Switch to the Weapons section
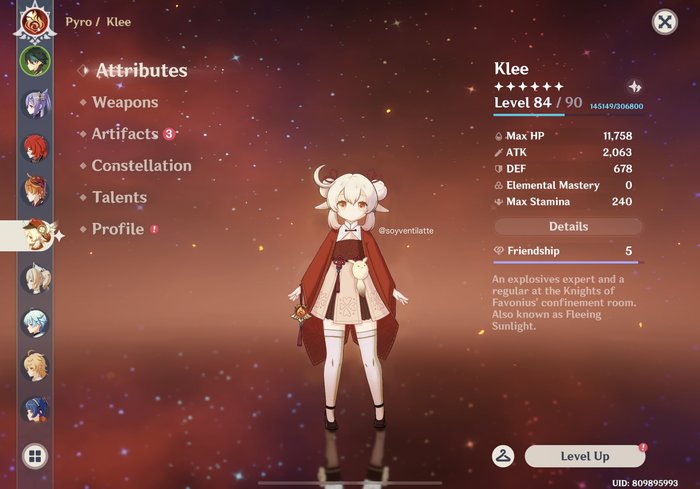 [124, 102]
